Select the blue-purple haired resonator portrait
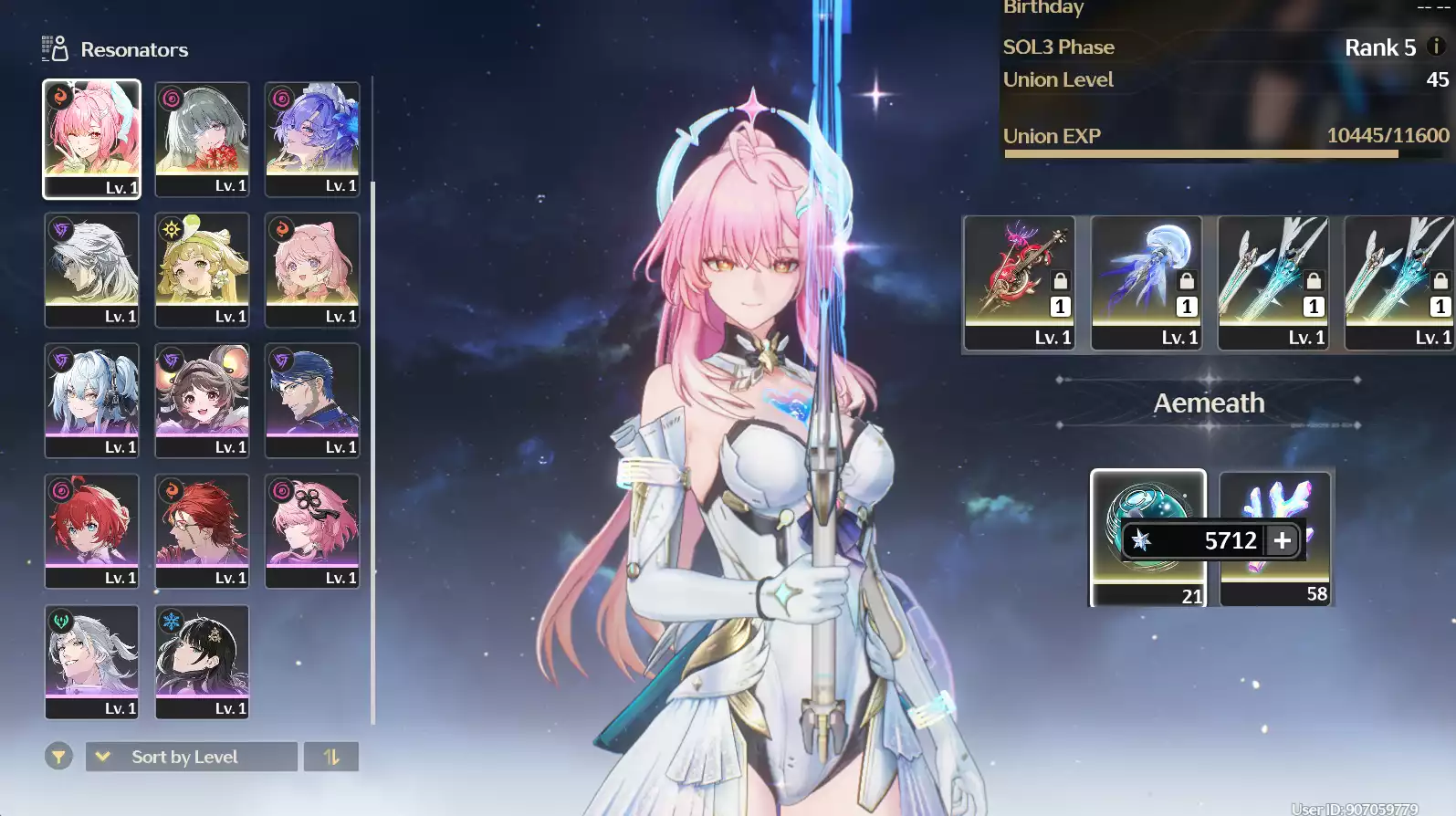 312,138
